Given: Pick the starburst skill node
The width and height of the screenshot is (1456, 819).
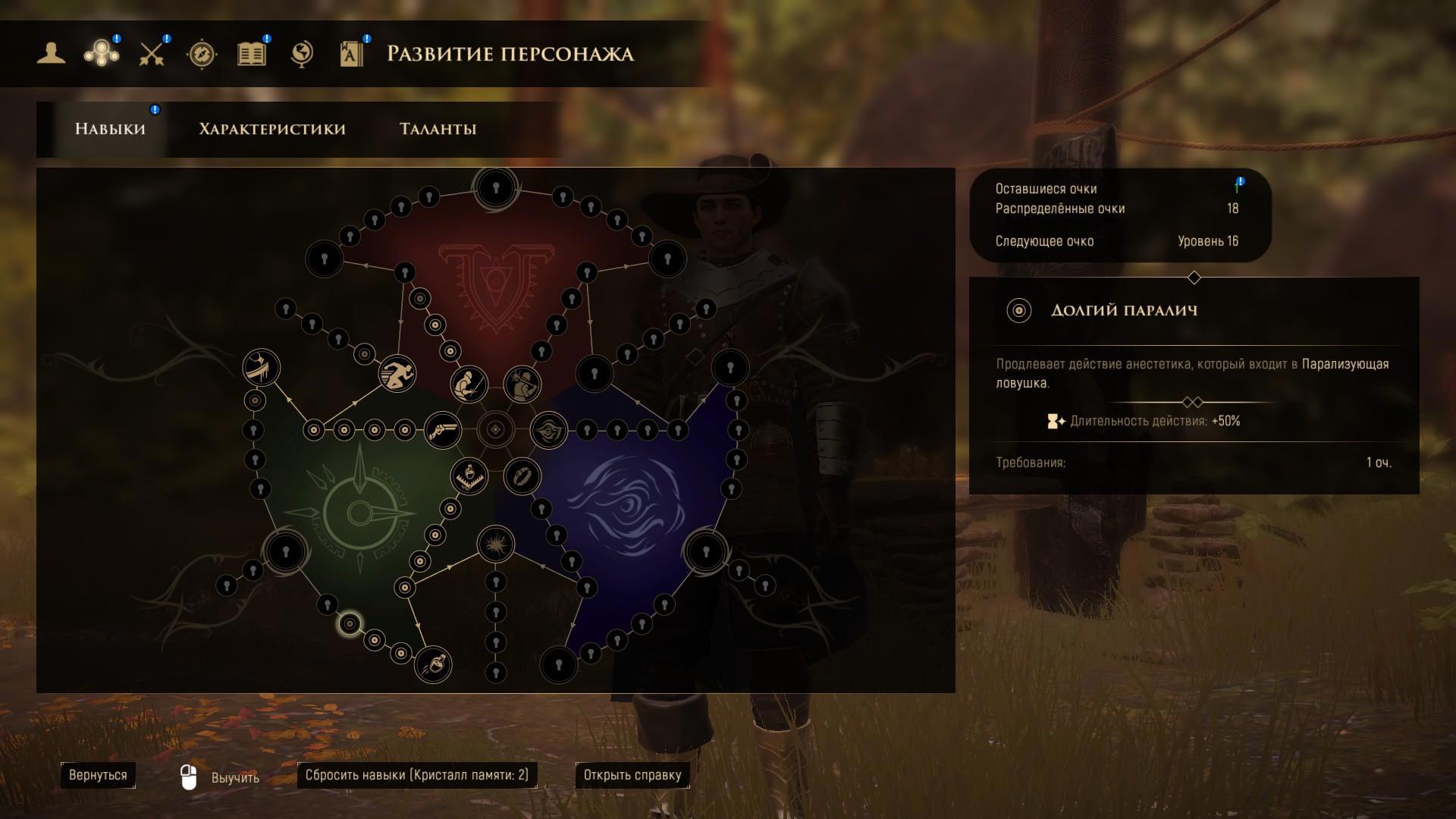Looking at the screenshot, I should tap(496, 544).
